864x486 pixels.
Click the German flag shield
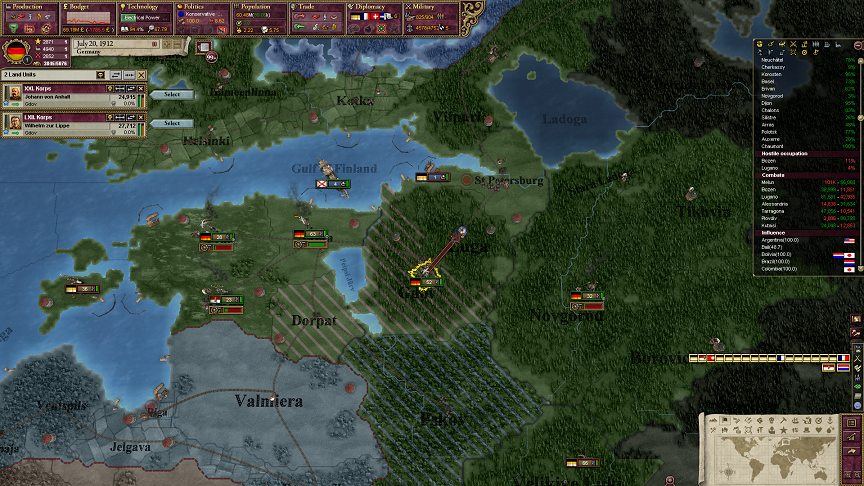pos(16,51)
